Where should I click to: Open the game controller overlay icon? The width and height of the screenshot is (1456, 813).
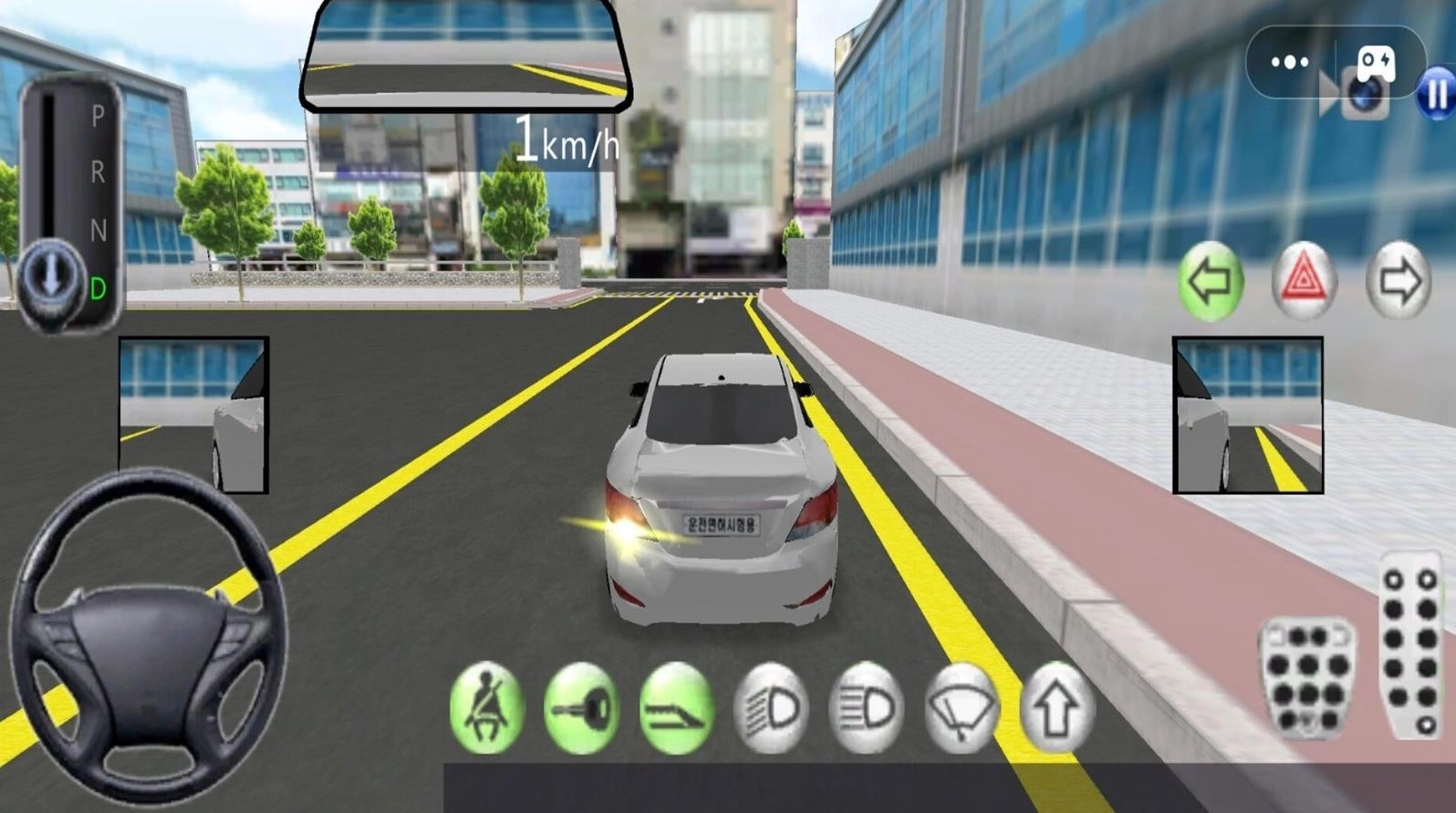(1376, 60)
